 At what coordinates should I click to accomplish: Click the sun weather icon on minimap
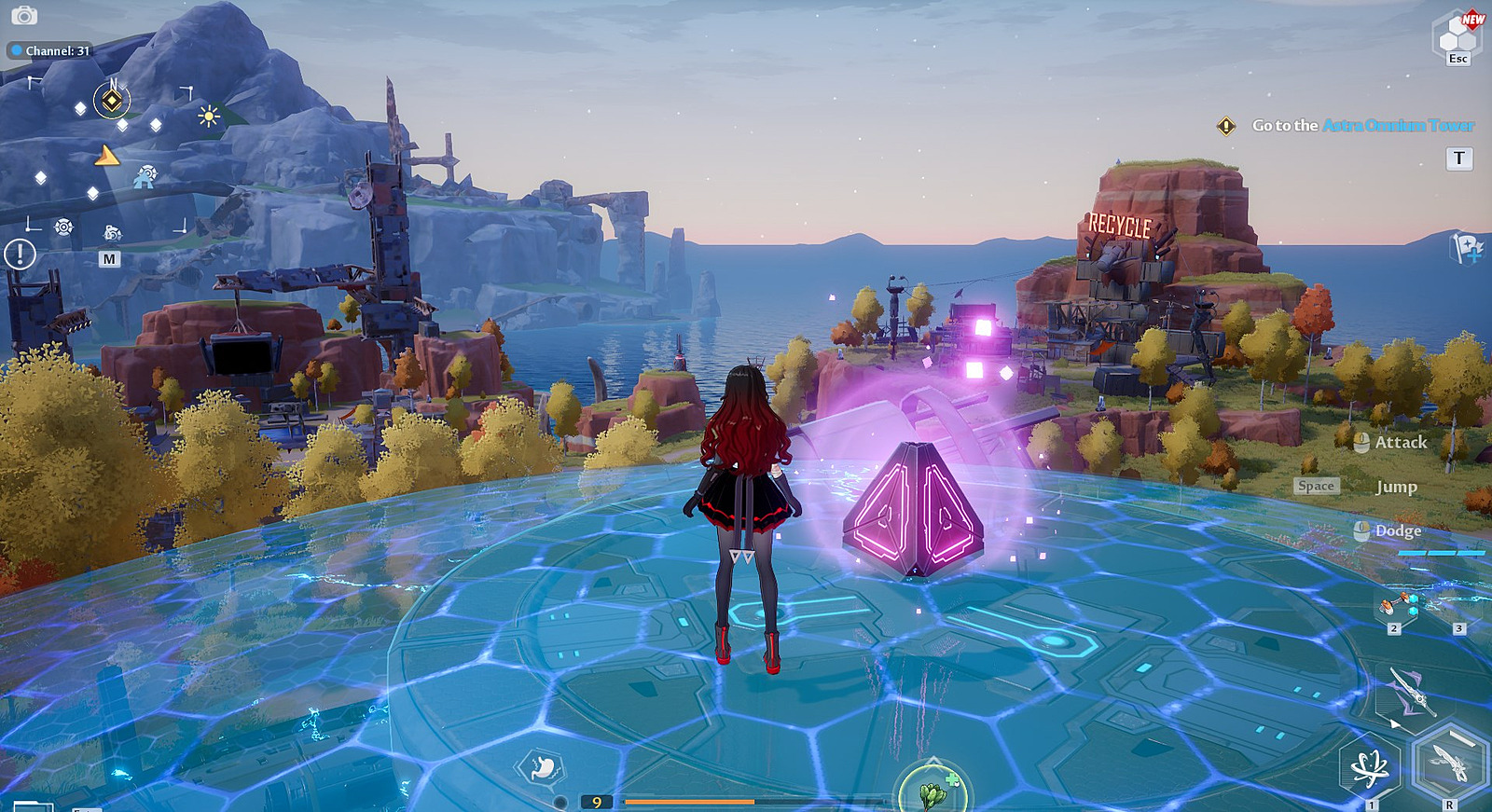[x=209, y=116]
